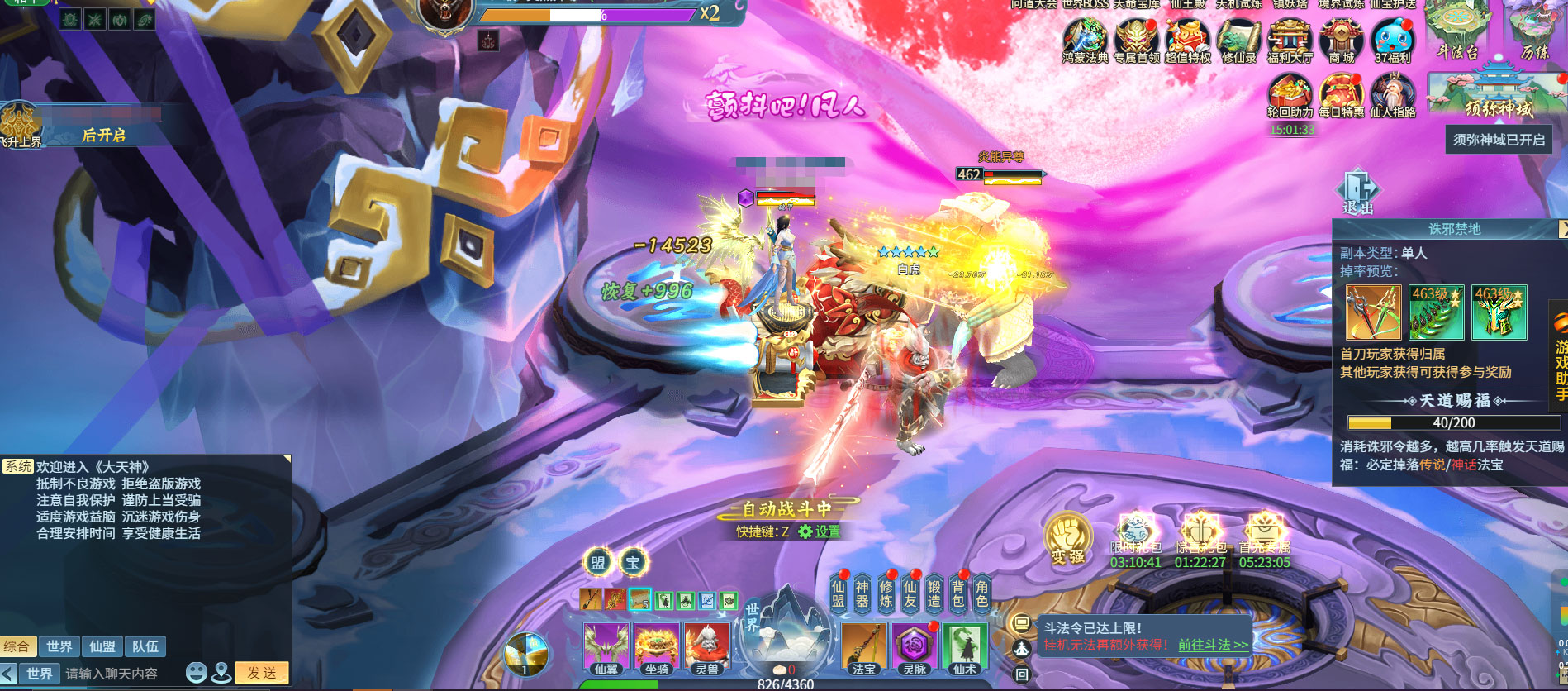The width and height of the screenshot is (1568, 691).
Task: Open the 灵脉 purple emblem slot
Action: pos(915,648)
